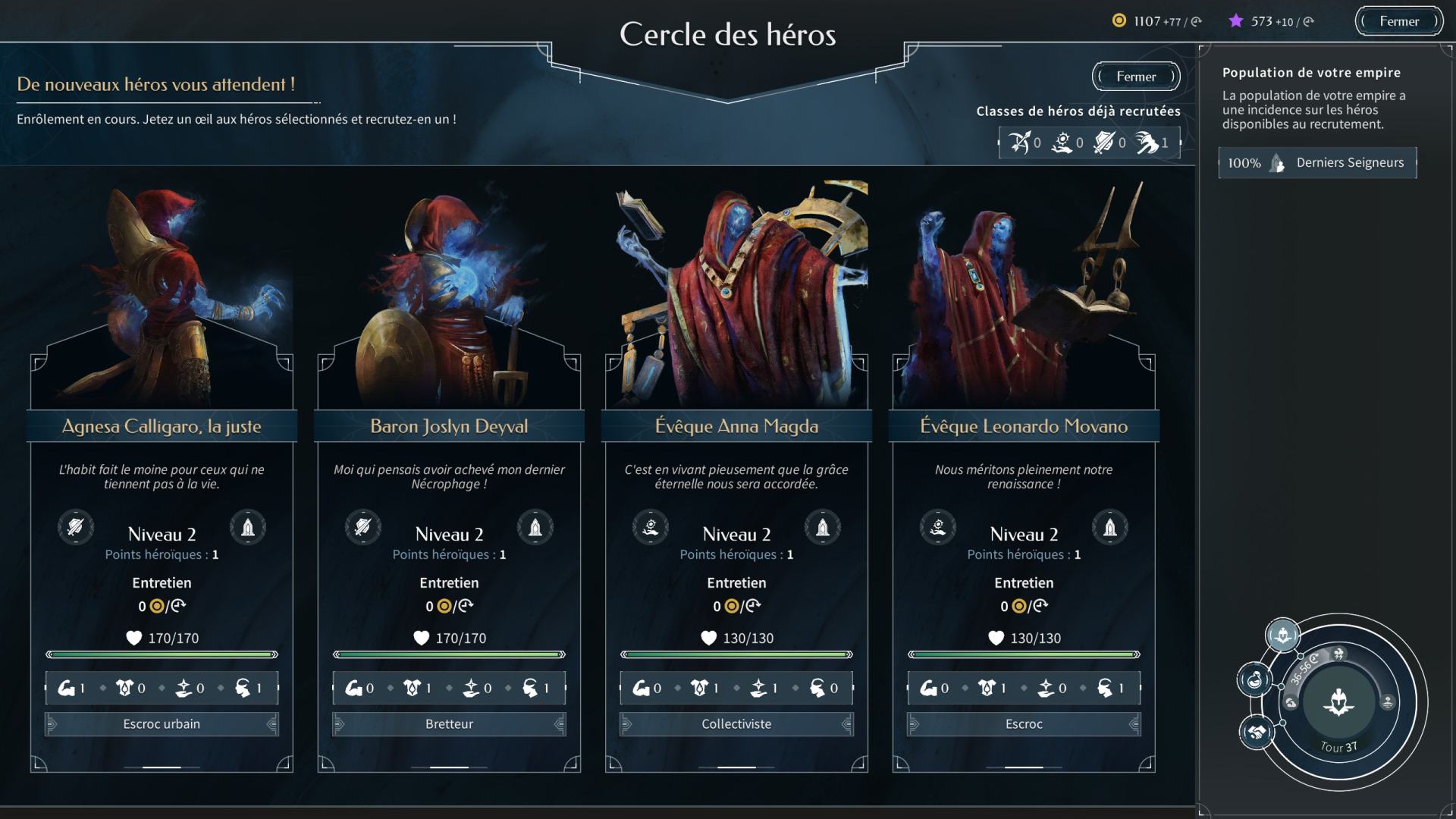Screen dimensions: 1456x819
Task: Click the large helmet button above Tour 37
Action: pos(1338,703)
